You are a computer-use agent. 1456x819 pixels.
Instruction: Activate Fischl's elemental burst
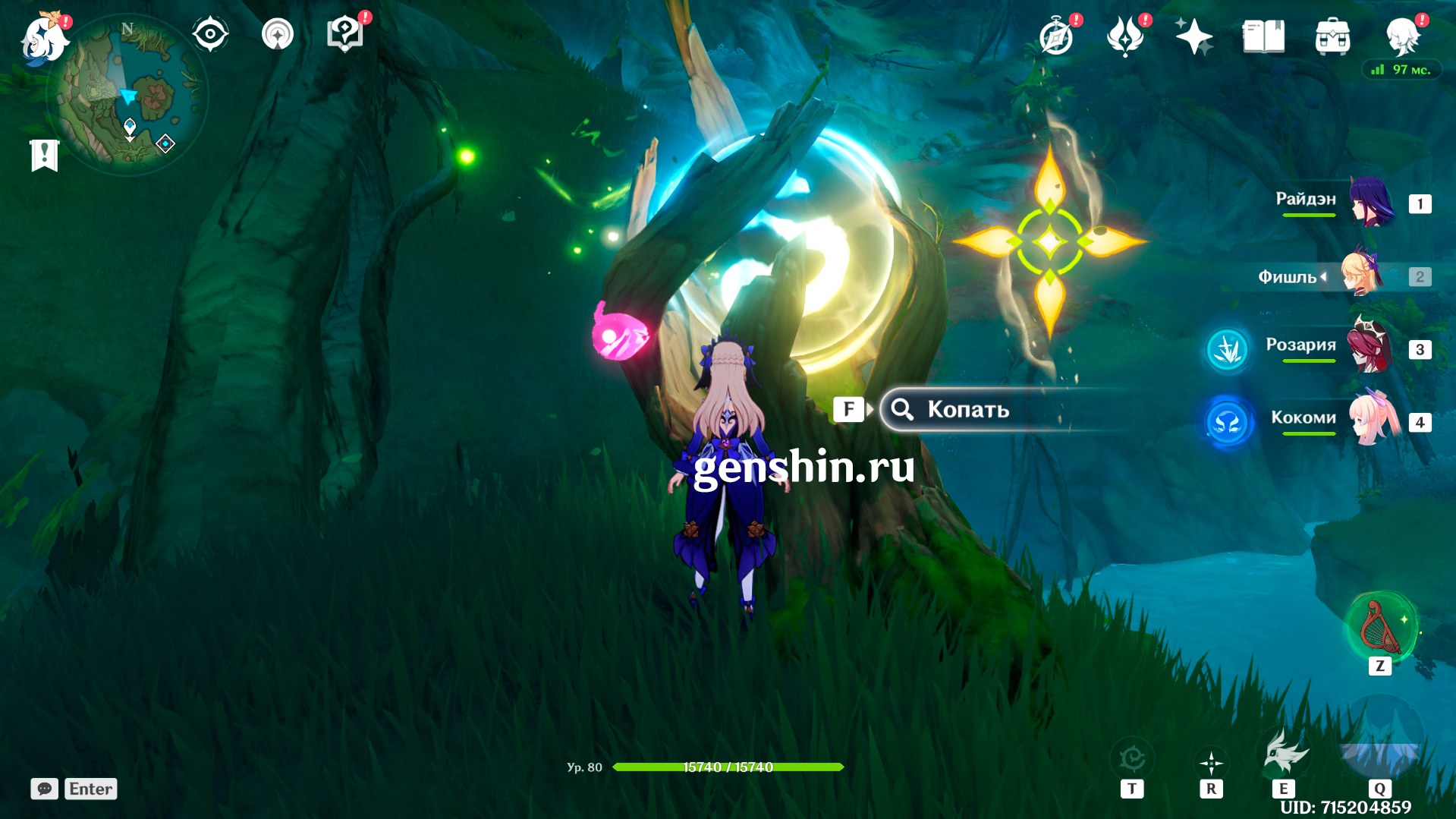pyautogui.click(x=1380, y=740)
